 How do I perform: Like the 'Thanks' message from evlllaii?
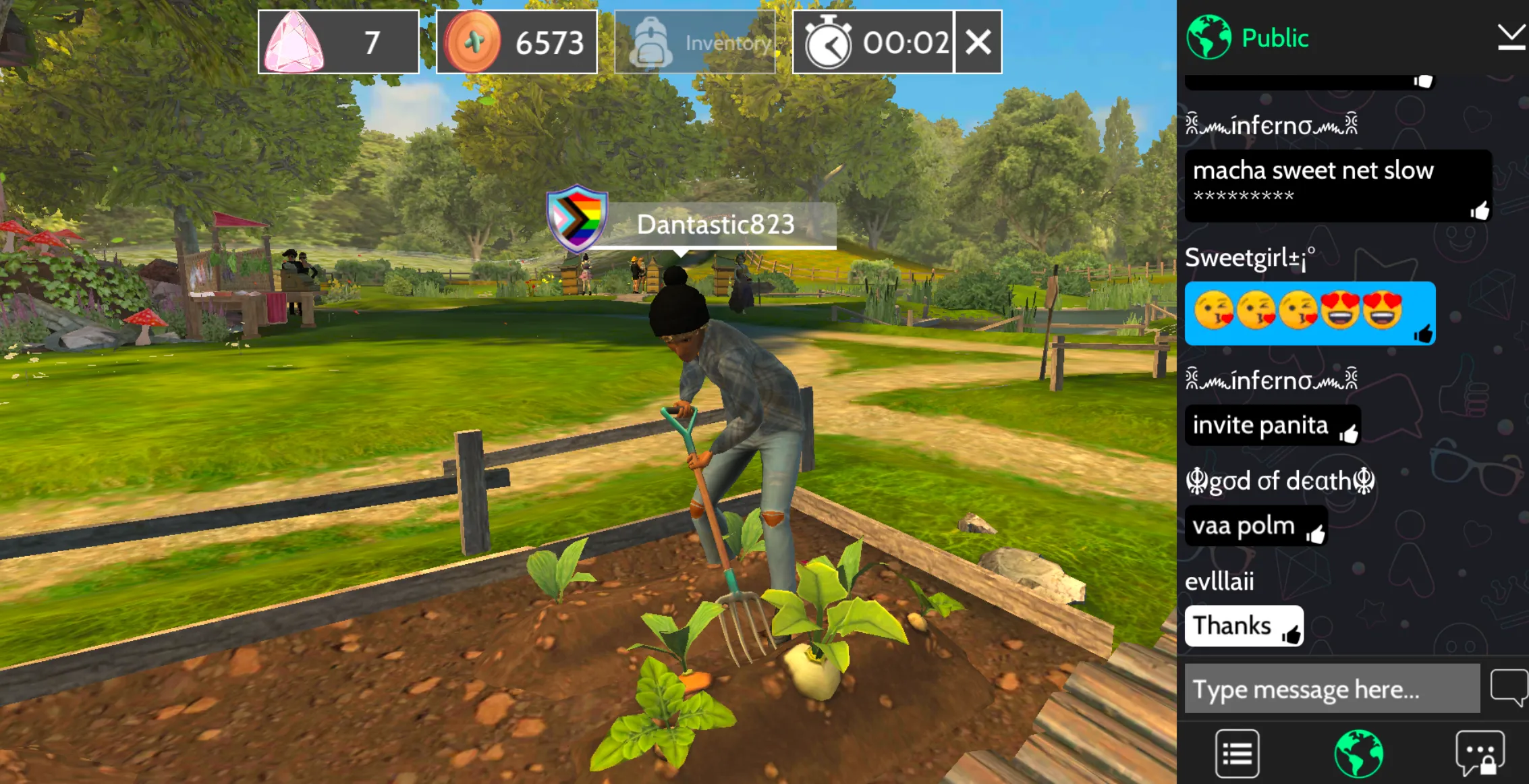(x=1291, y=634)
